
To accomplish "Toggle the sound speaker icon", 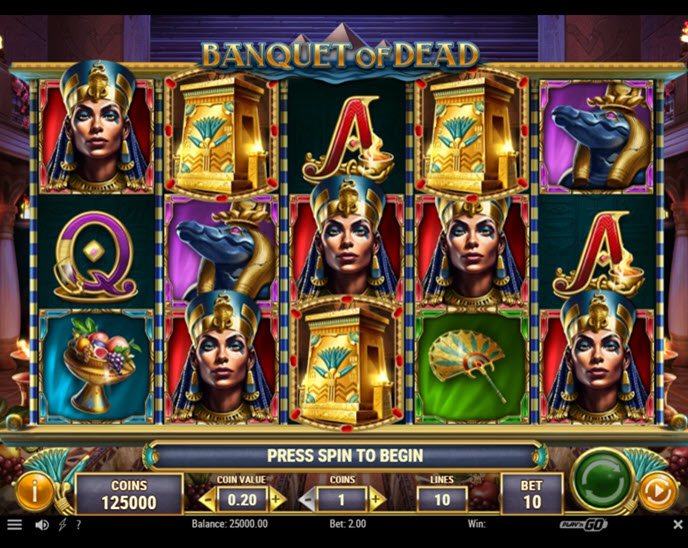I will [x=42, y=524].
